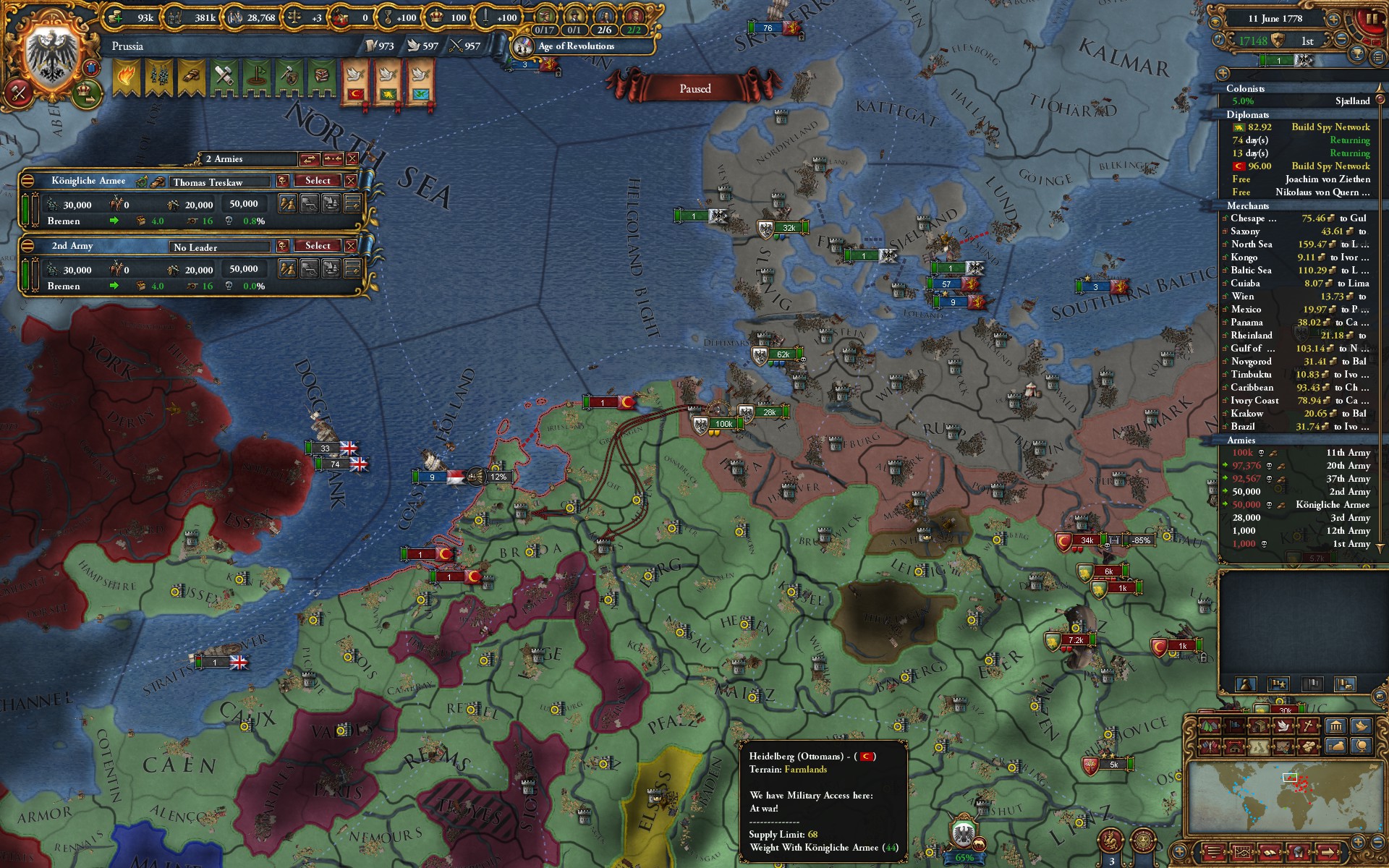Click the No Leader field to assign a general
Viewport: 1389px width, 868px height.
[217, 247]
